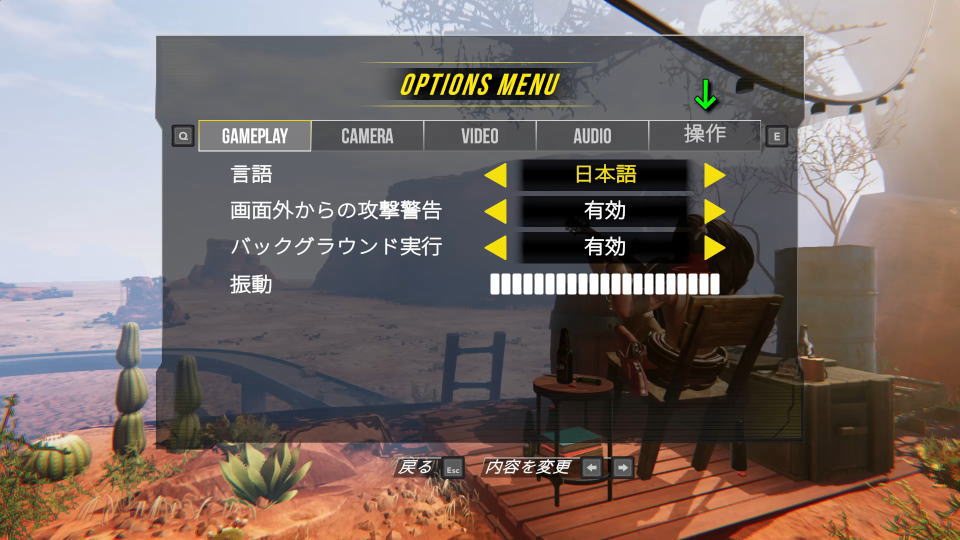960x540 pixels.
Task: Go to the 操作 controls tab
Action: click(x=705, y=134)
